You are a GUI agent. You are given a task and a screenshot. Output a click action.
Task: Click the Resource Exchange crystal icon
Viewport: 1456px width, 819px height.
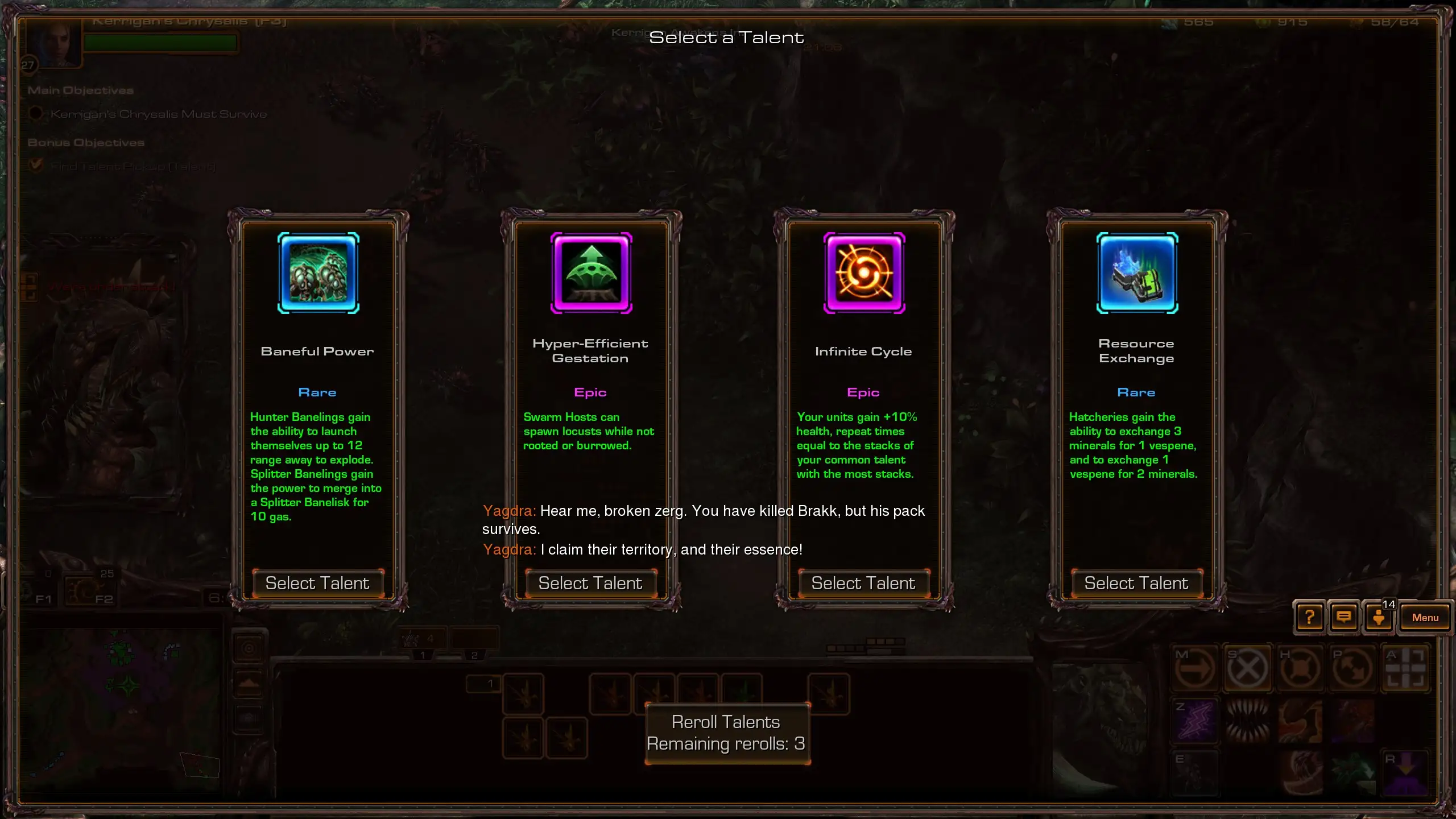[1137, 273]
